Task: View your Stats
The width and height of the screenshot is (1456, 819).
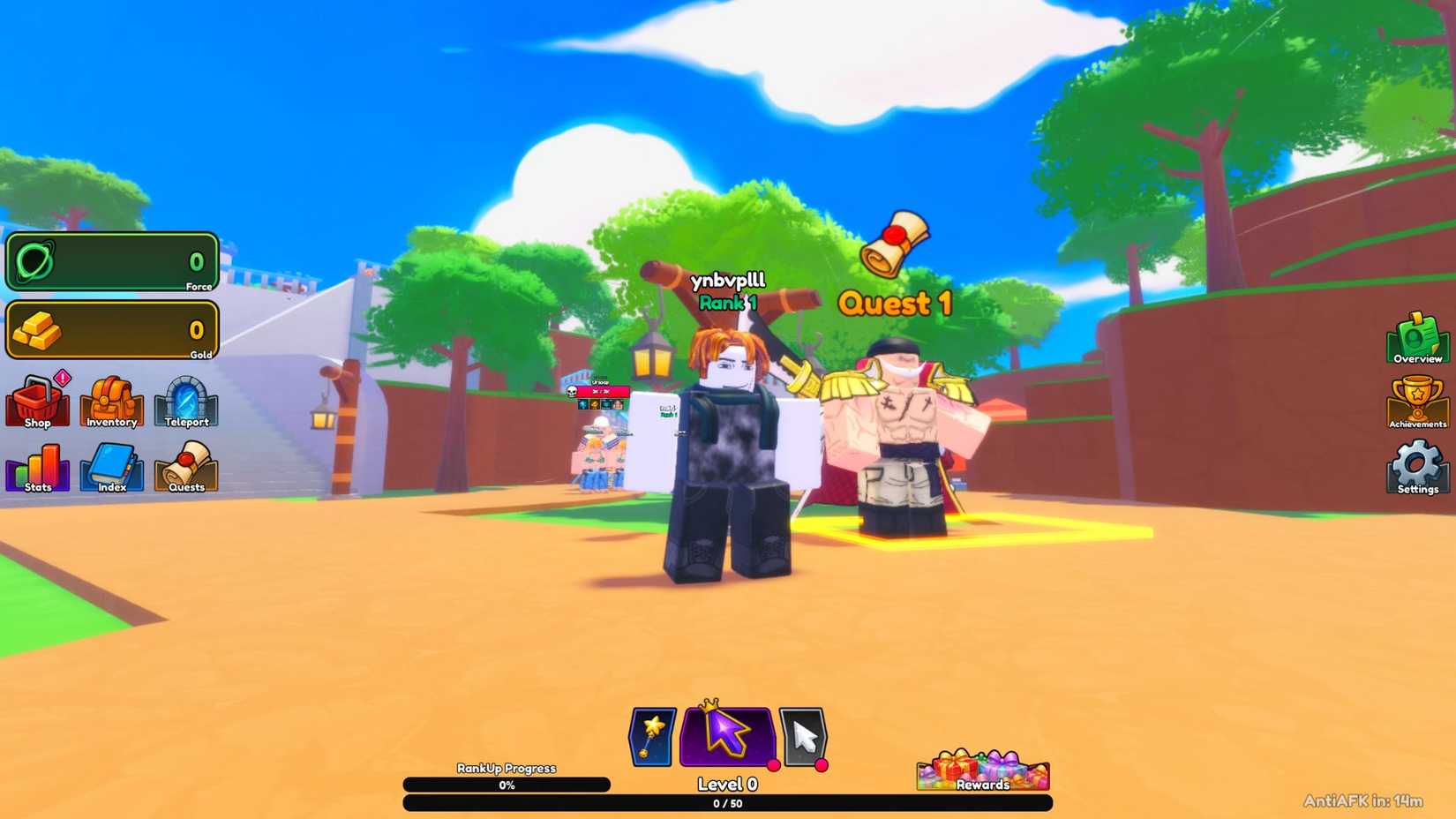Action: point(36,468)
